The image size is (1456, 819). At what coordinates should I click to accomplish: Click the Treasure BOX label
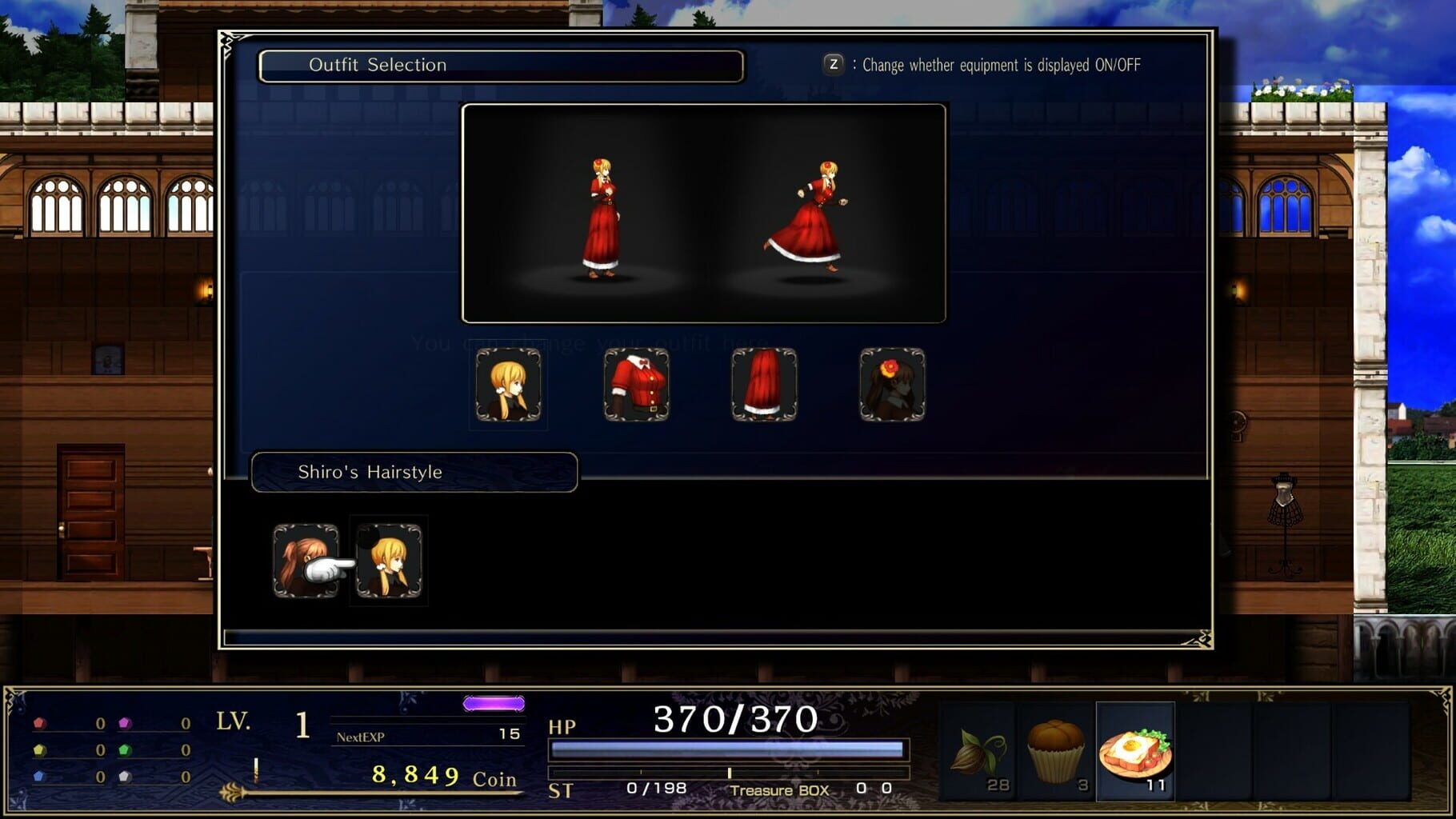point(778,789)
